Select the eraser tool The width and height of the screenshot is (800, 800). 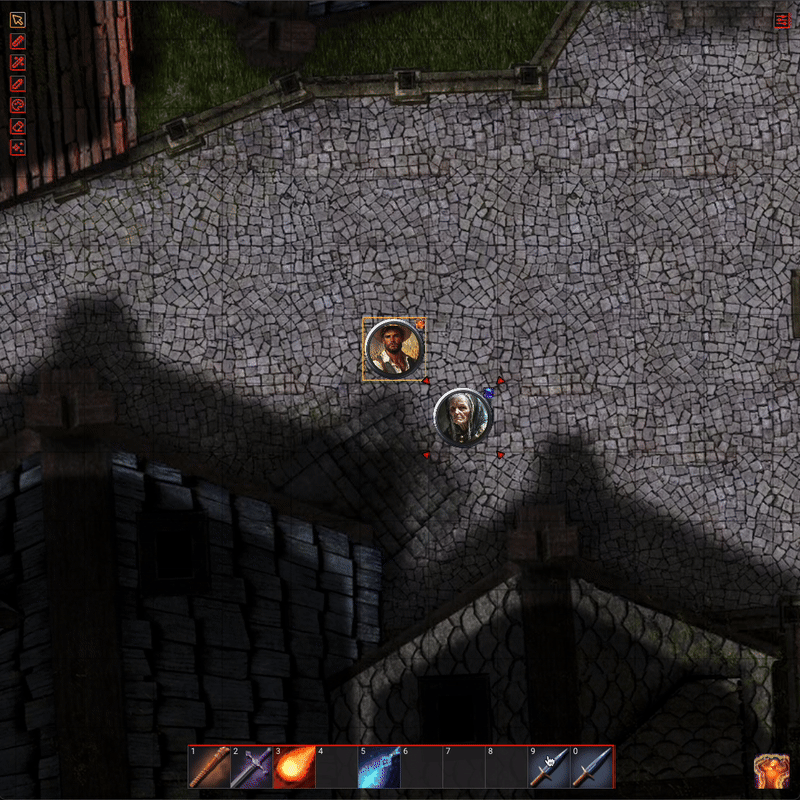point(17,126)
